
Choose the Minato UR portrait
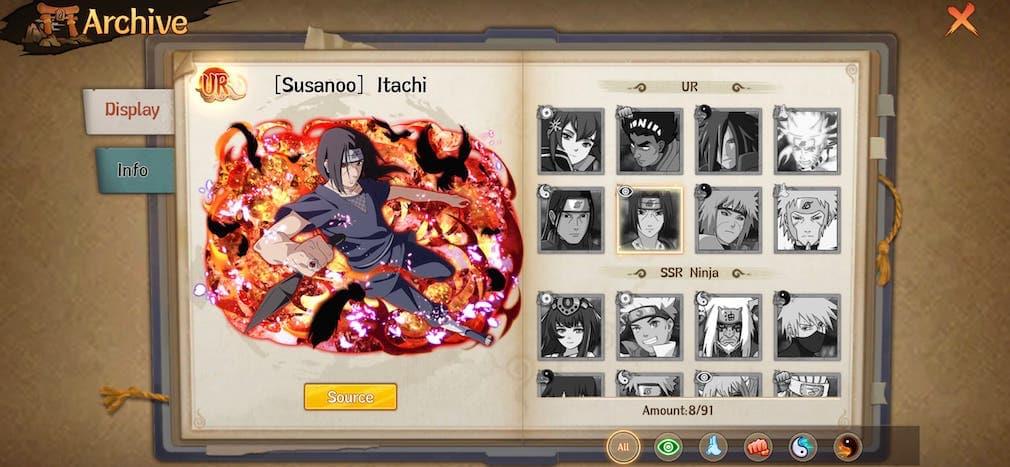click(x=728, y=219)
